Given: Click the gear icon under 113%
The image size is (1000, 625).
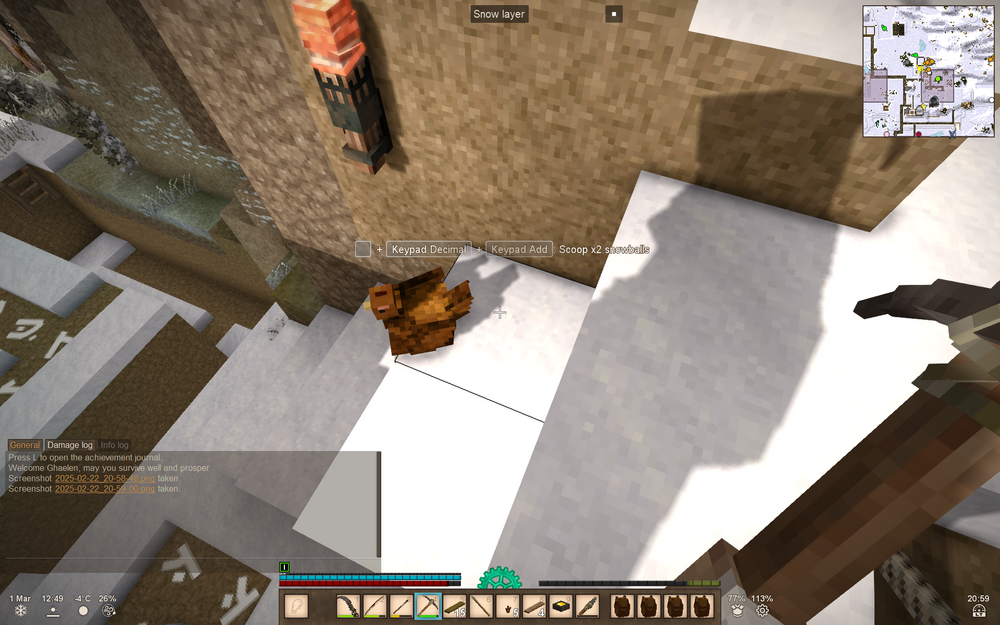Looking at the screenshot, I should tap(763, 610).
